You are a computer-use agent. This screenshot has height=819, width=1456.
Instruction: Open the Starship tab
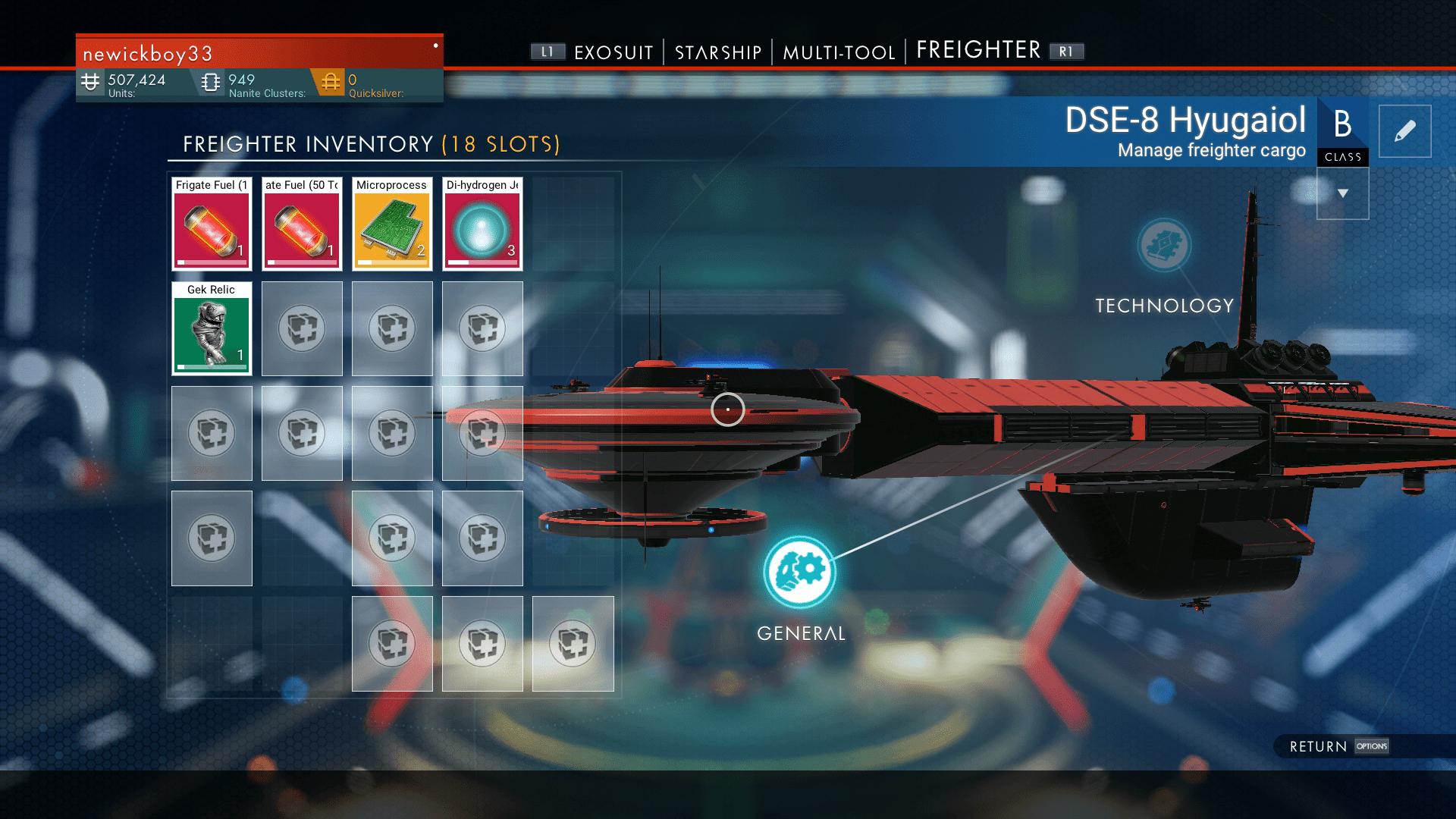click(x=717, y=52)
